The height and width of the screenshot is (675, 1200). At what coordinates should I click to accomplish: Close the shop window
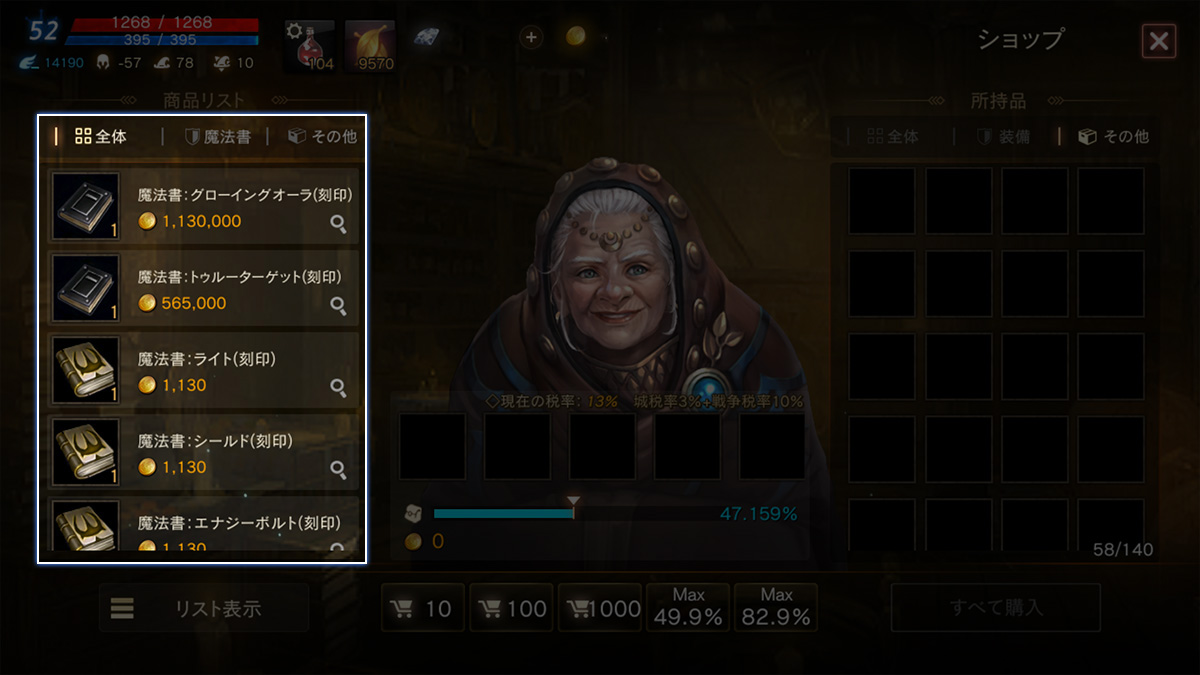point(1158,41)
